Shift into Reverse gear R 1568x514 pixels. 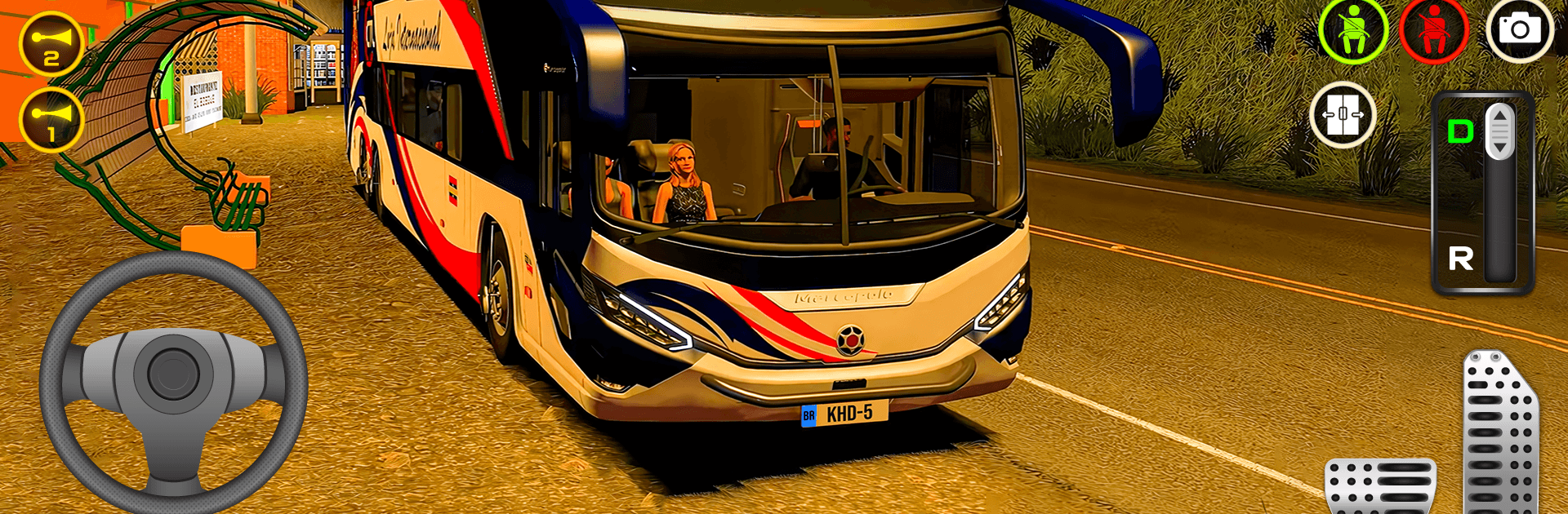(x=1460, y=259)
